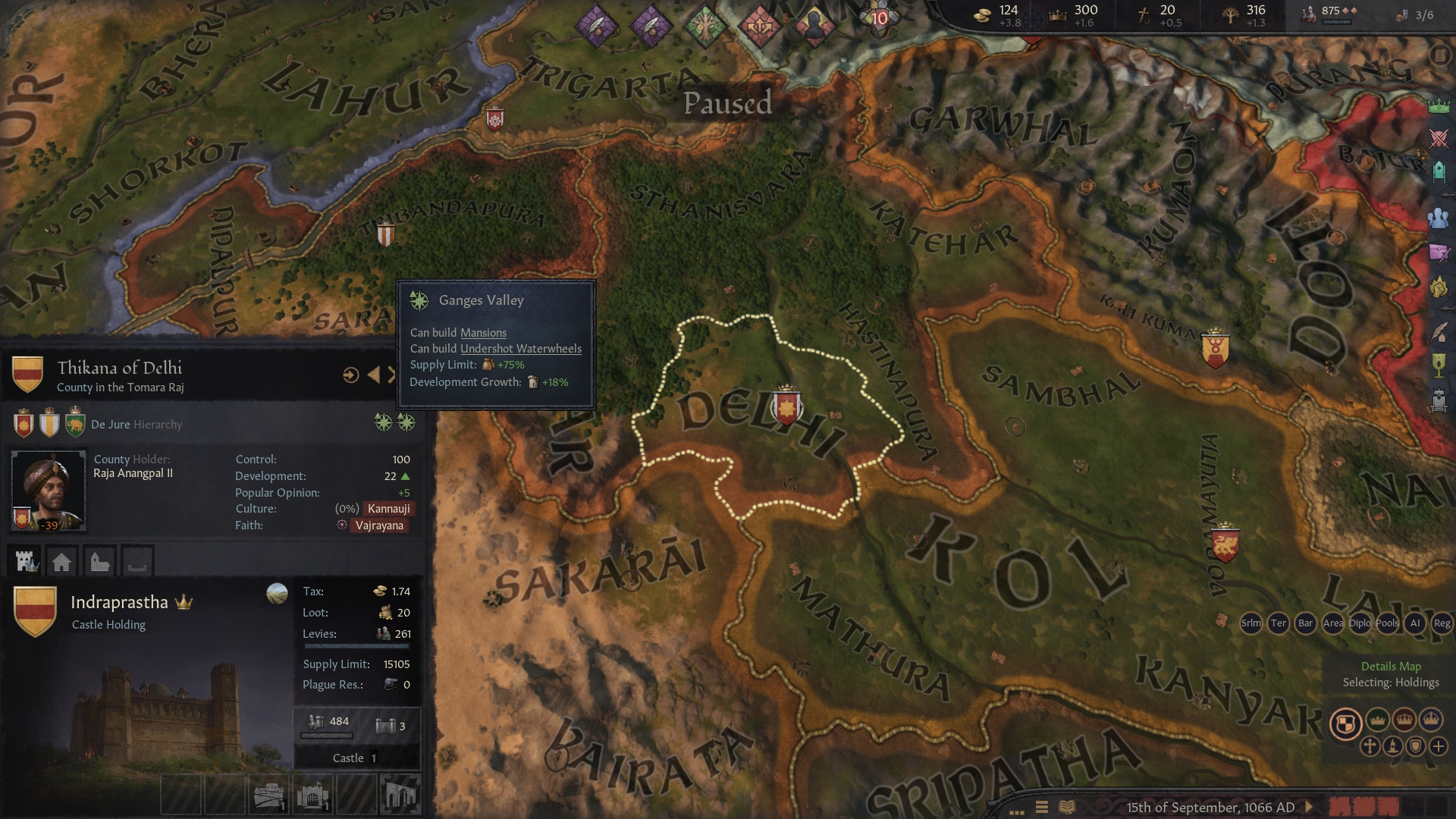Go to the previous county arrow

pos(373,375)
